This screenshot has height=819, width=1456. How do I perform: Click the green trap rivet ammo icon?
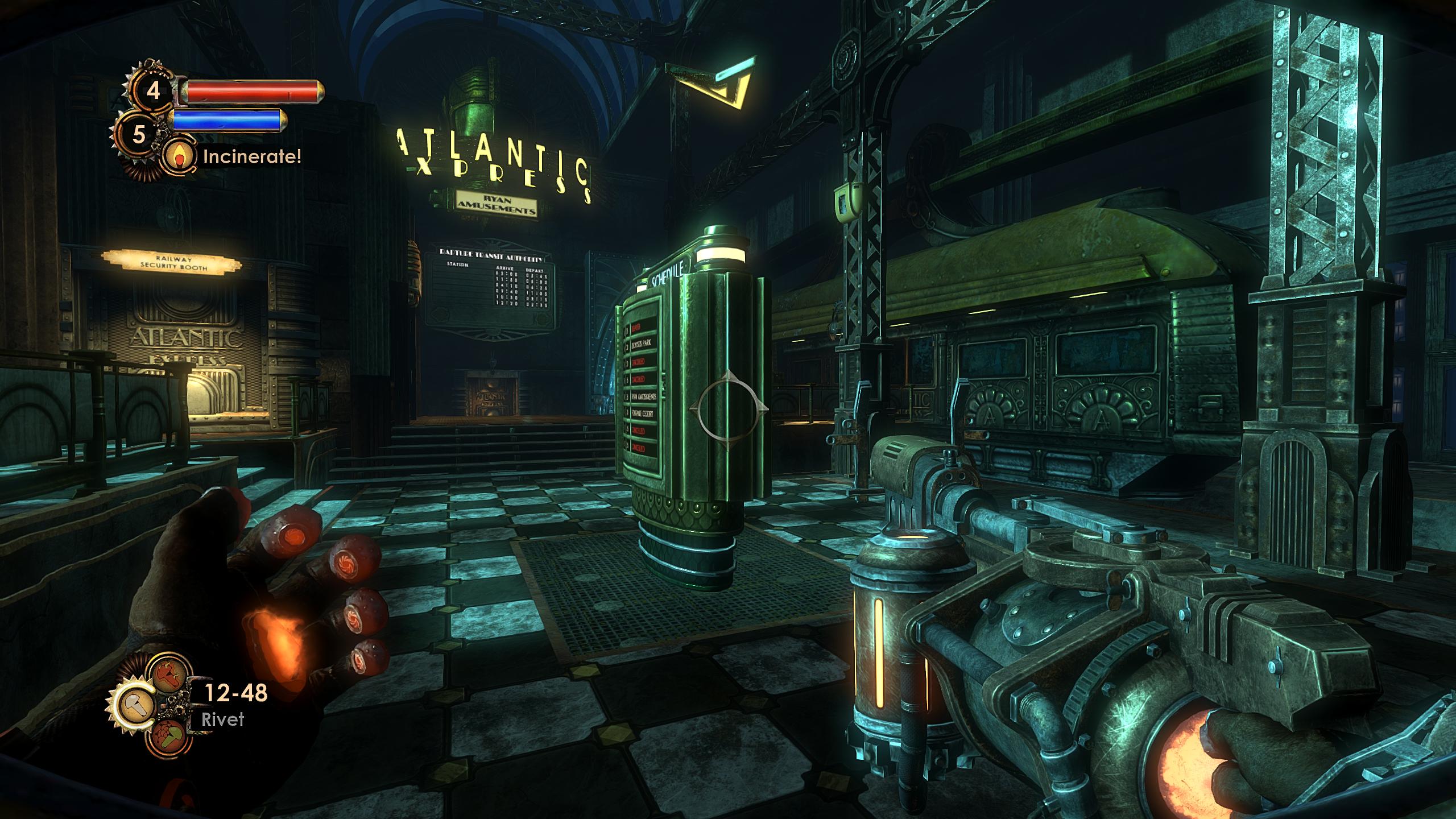click(x=169, y=735)
